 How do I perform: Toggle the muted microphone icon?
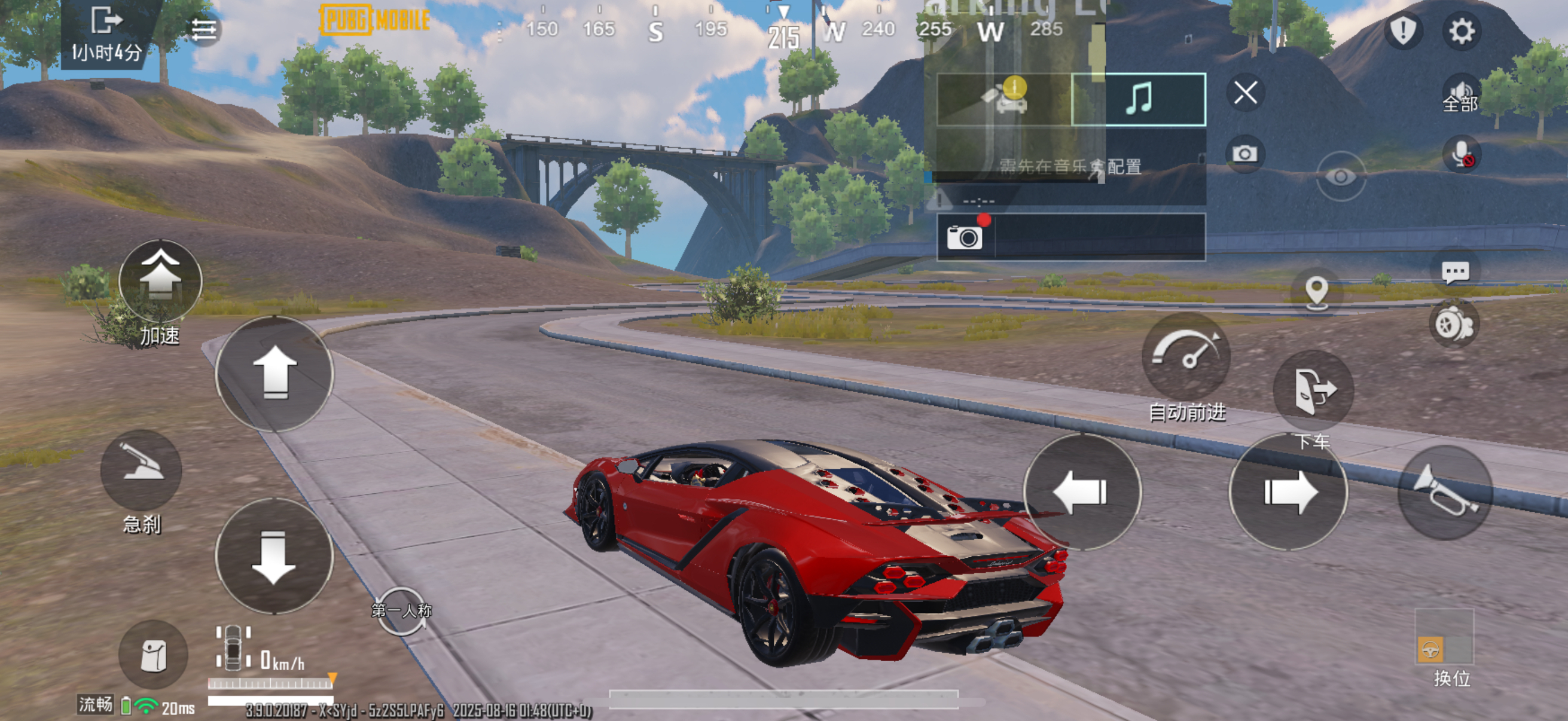coord(1461,154)
